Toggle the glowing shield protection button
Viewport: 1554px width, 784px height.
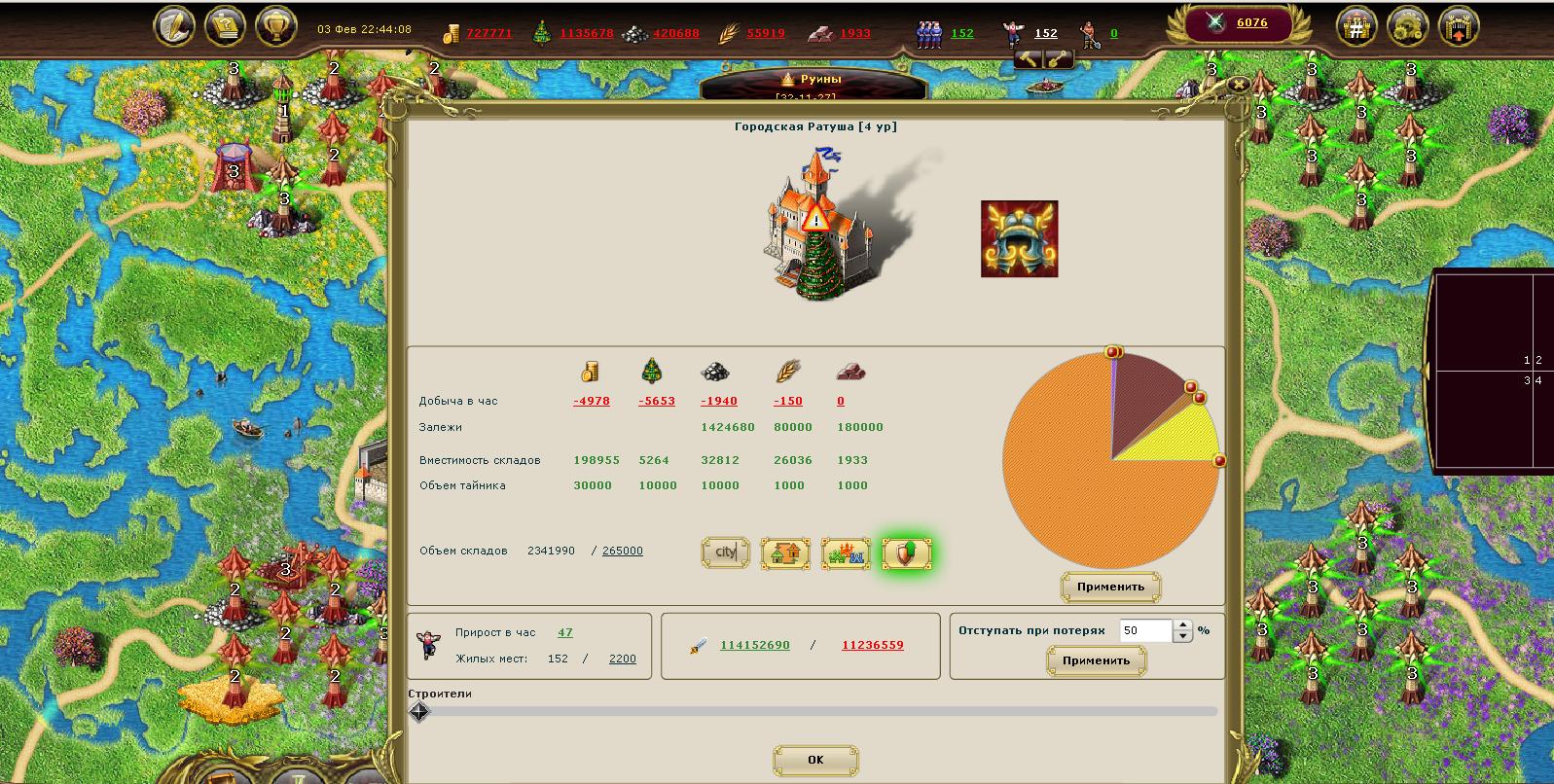pos(906,553)
